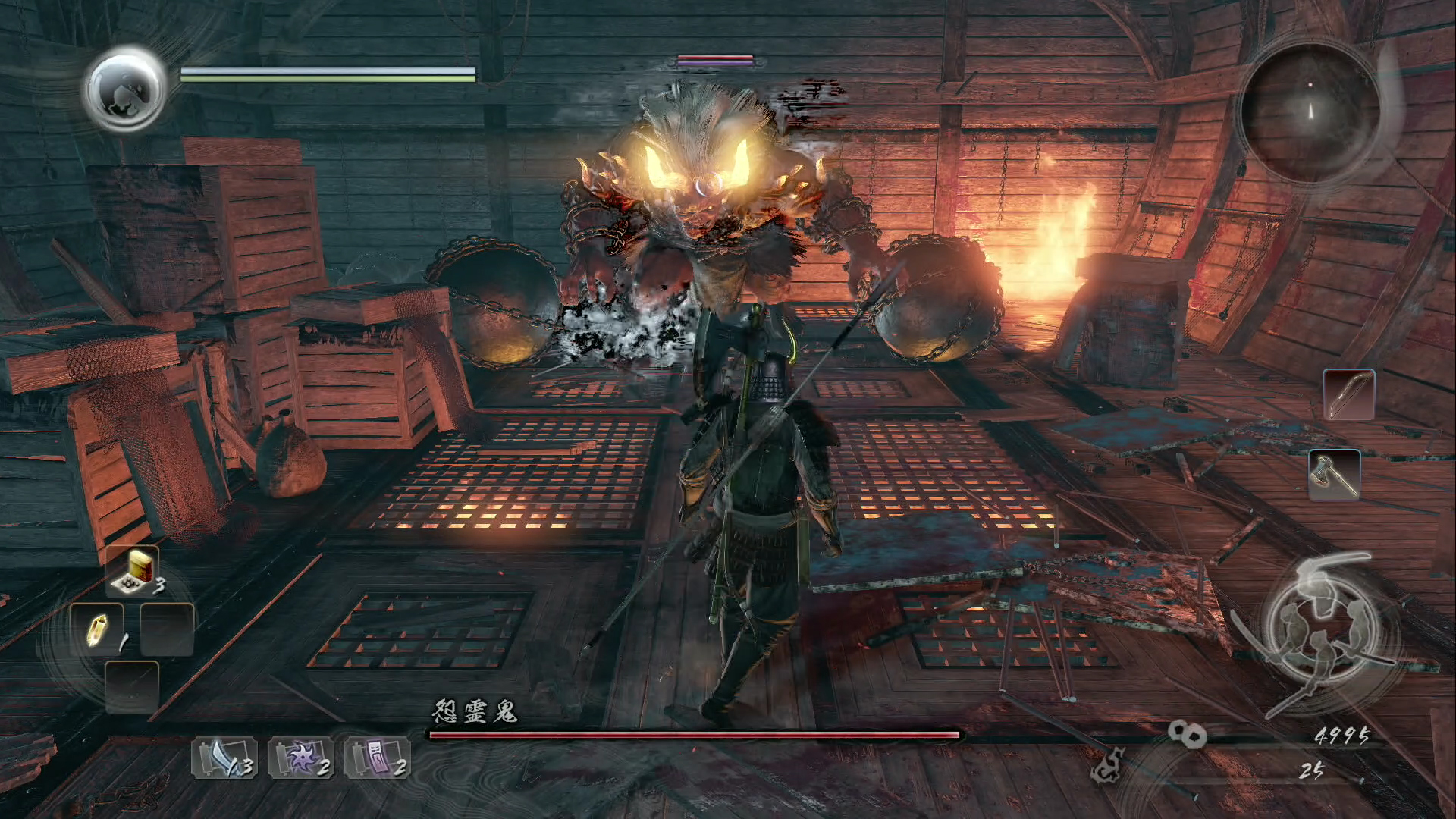Select the axe weapon slot
The height and width of the screenshot is (819, 1456).
pos(1335,475)
